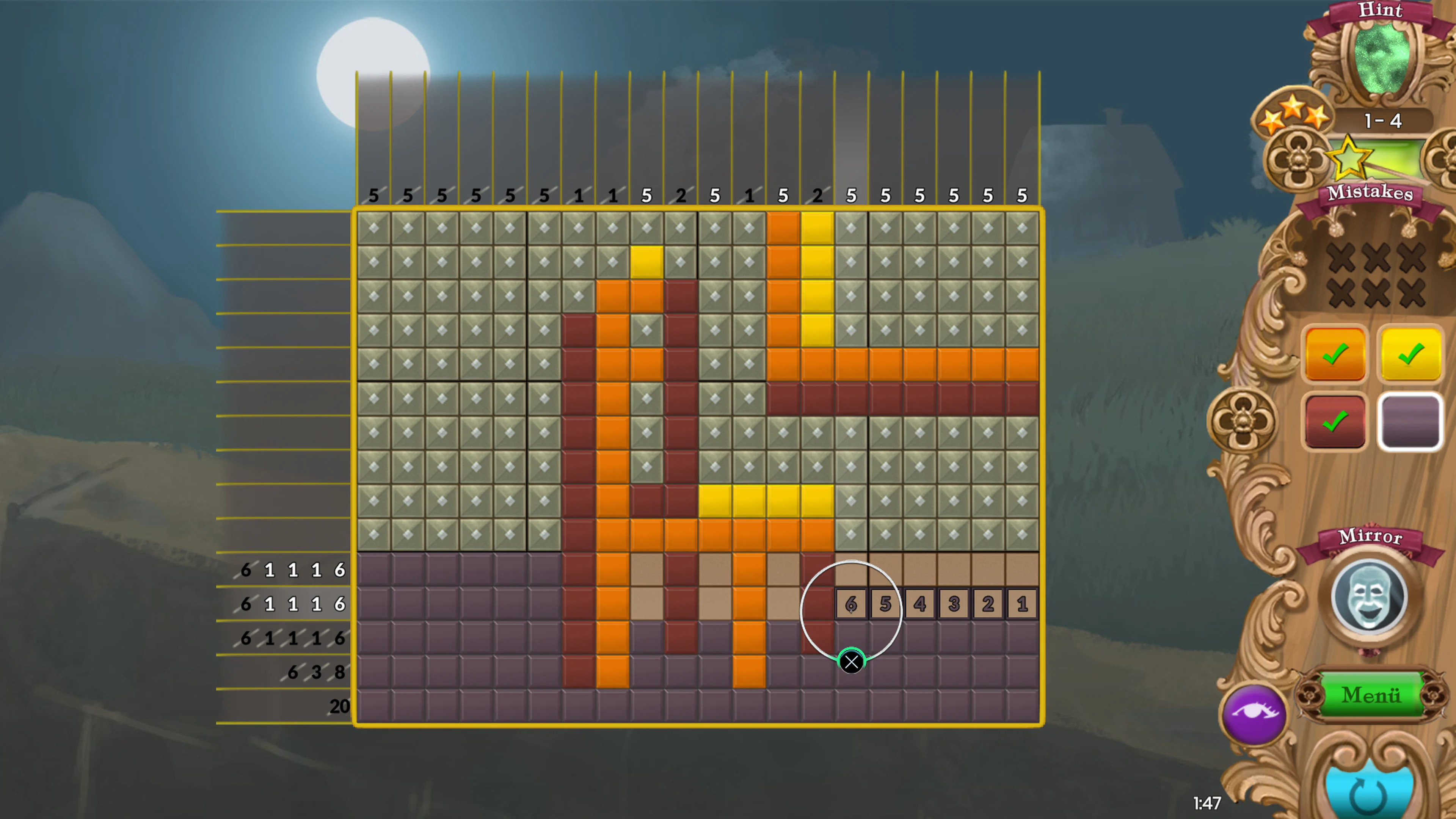
Task: Click the number 6 chip on the puzzle grid
Action: click(851, 604)
